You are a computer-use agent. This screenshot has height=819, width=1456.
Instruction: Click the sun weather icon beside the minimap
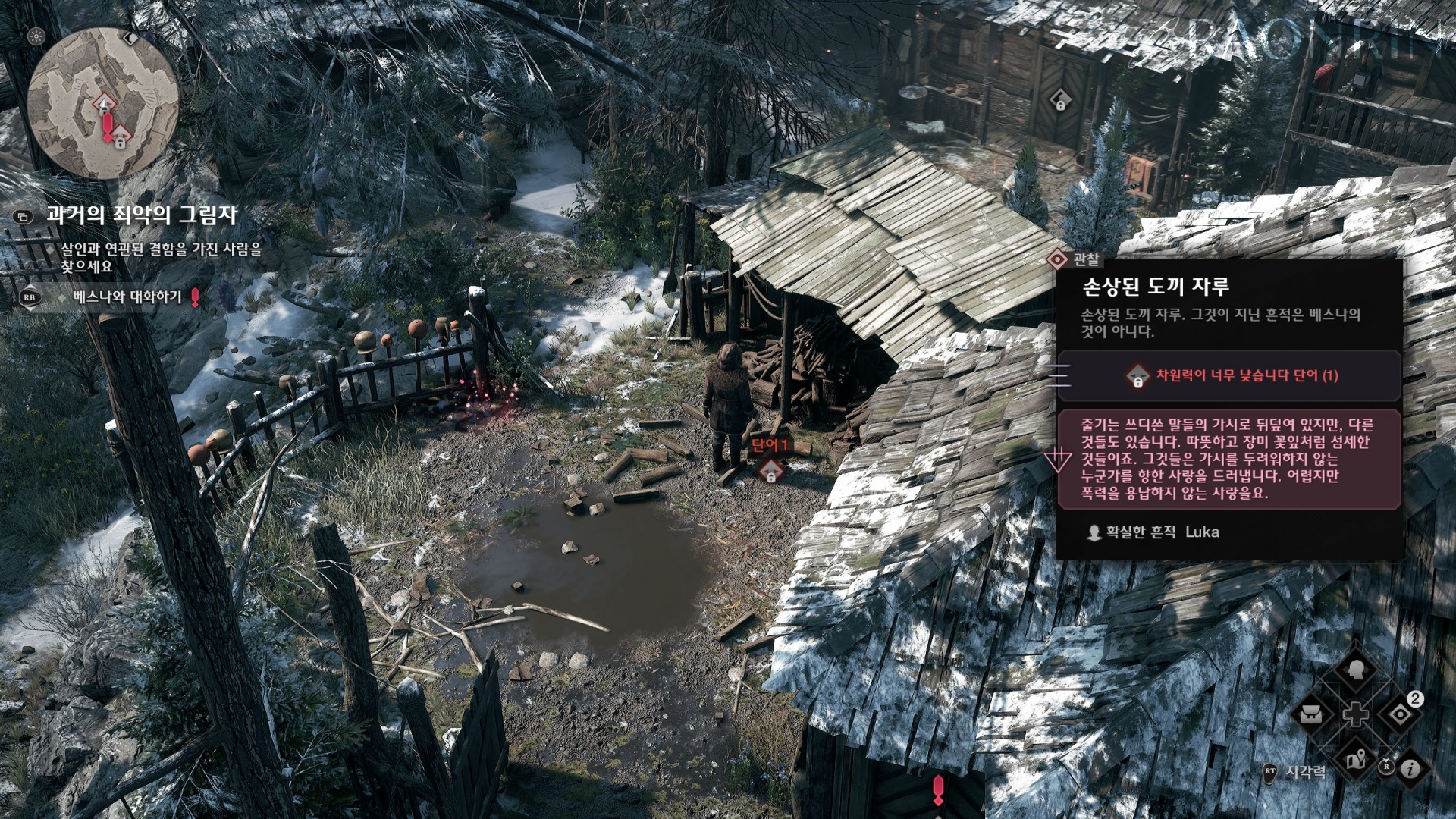tap(36, 36)
